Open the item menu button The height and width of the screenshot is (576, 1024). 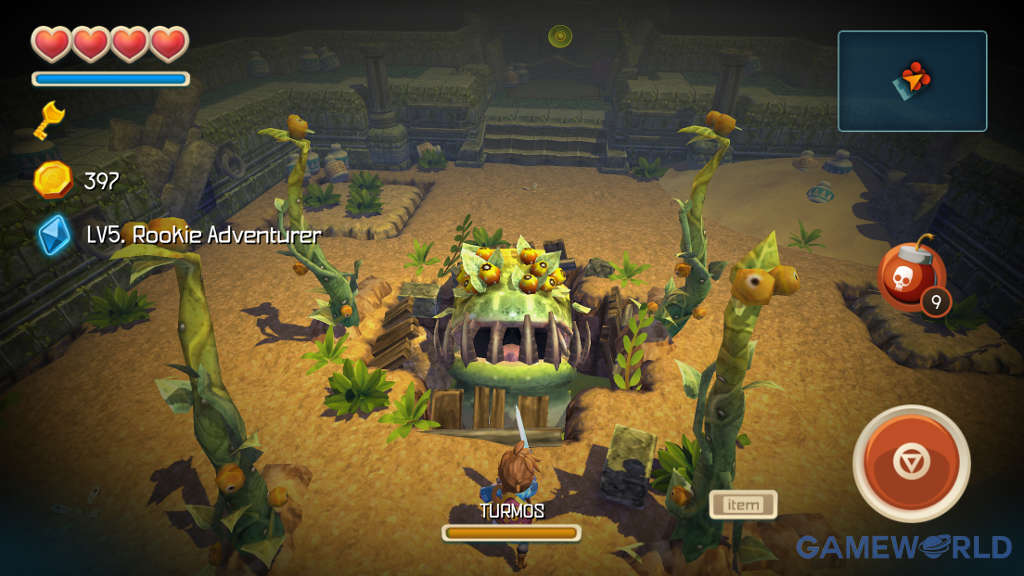click(743, 504)
